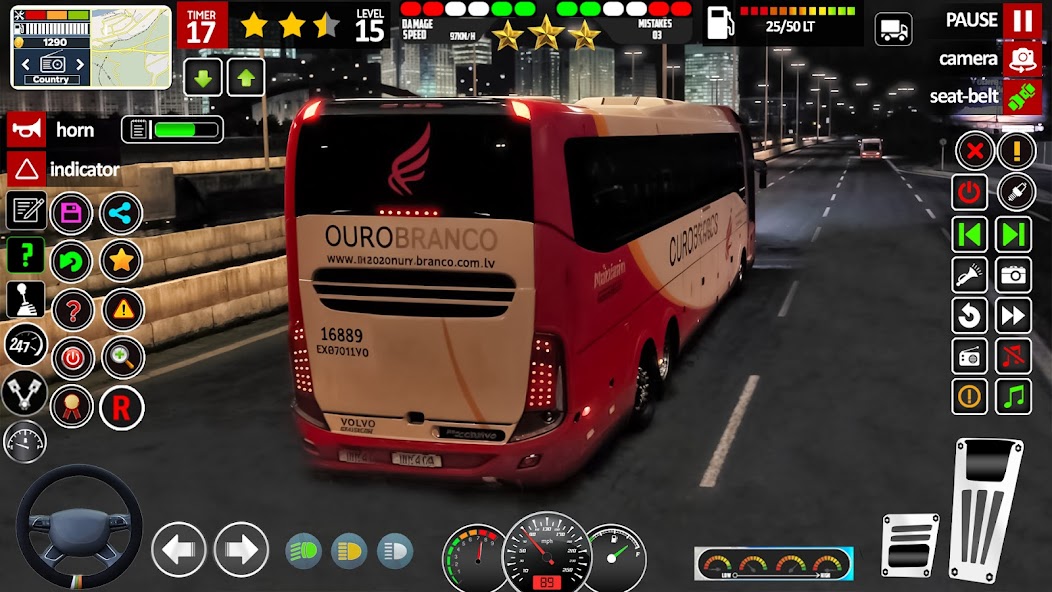This screenshot has width=1052, height=592.
Task: Click the pink floppy disk save icon
Action: (71, 212)
